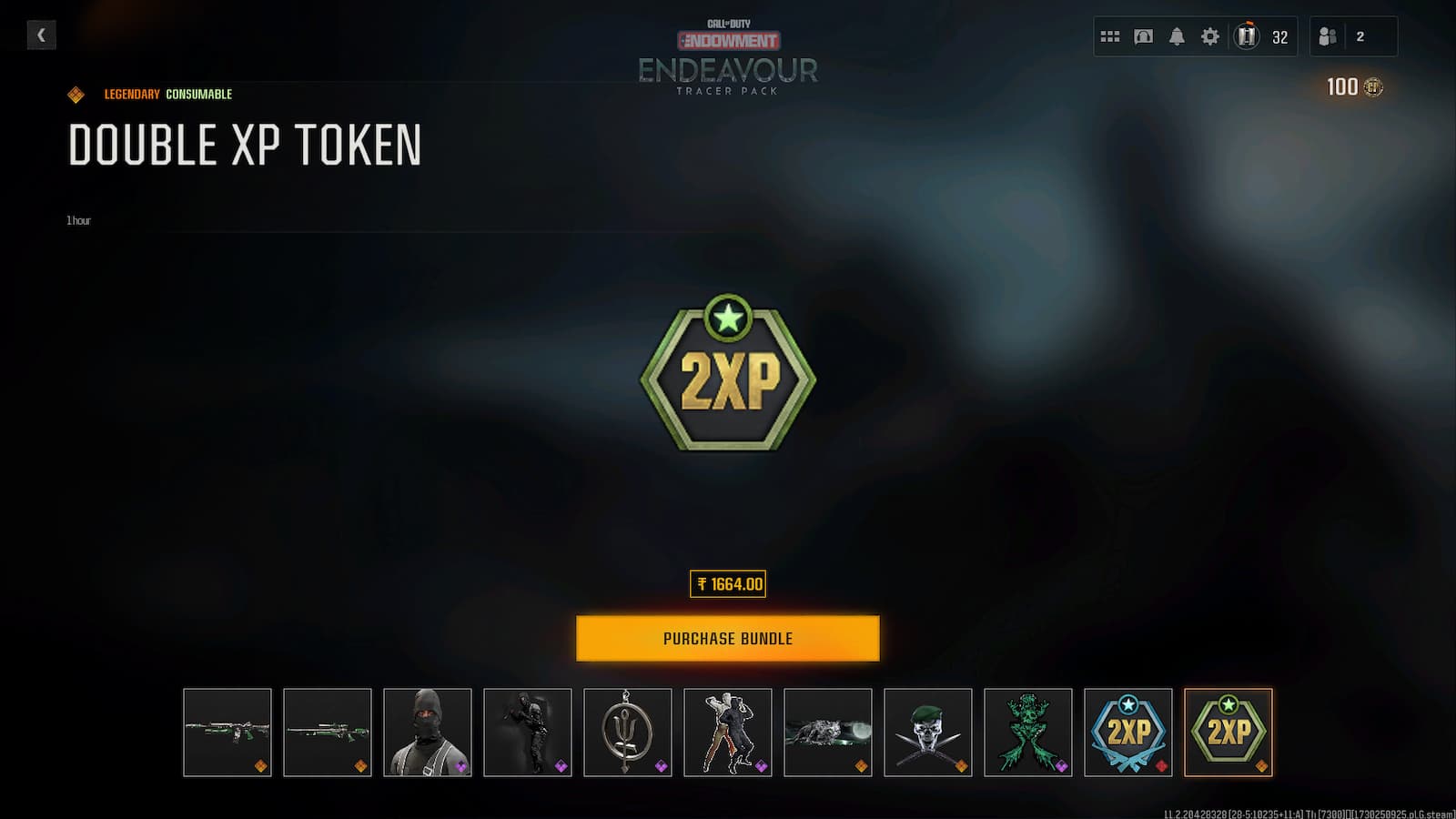The width and height of the screenshot is (1456, 819).
Task: Open the main menu grid icon
Action: coord(1109,36)
